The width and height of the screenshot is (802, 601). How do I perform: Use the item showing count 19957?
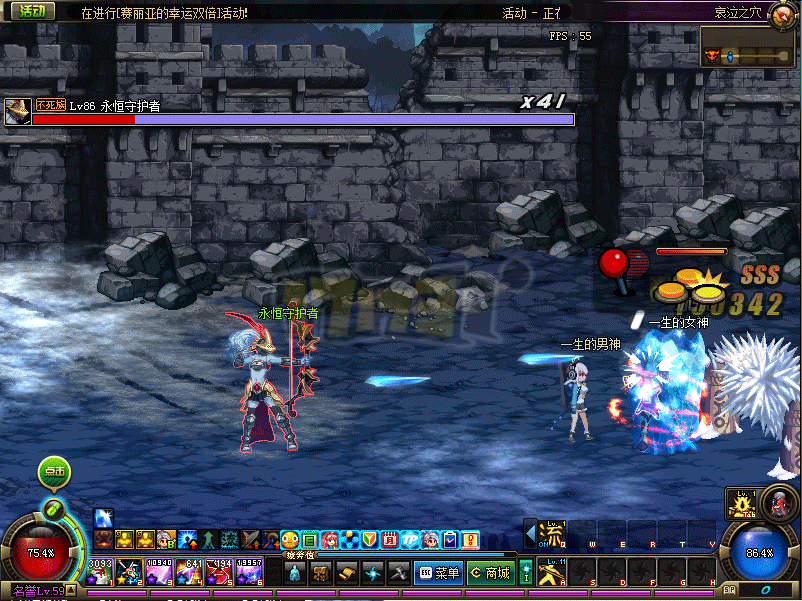[x=248, y=573]
